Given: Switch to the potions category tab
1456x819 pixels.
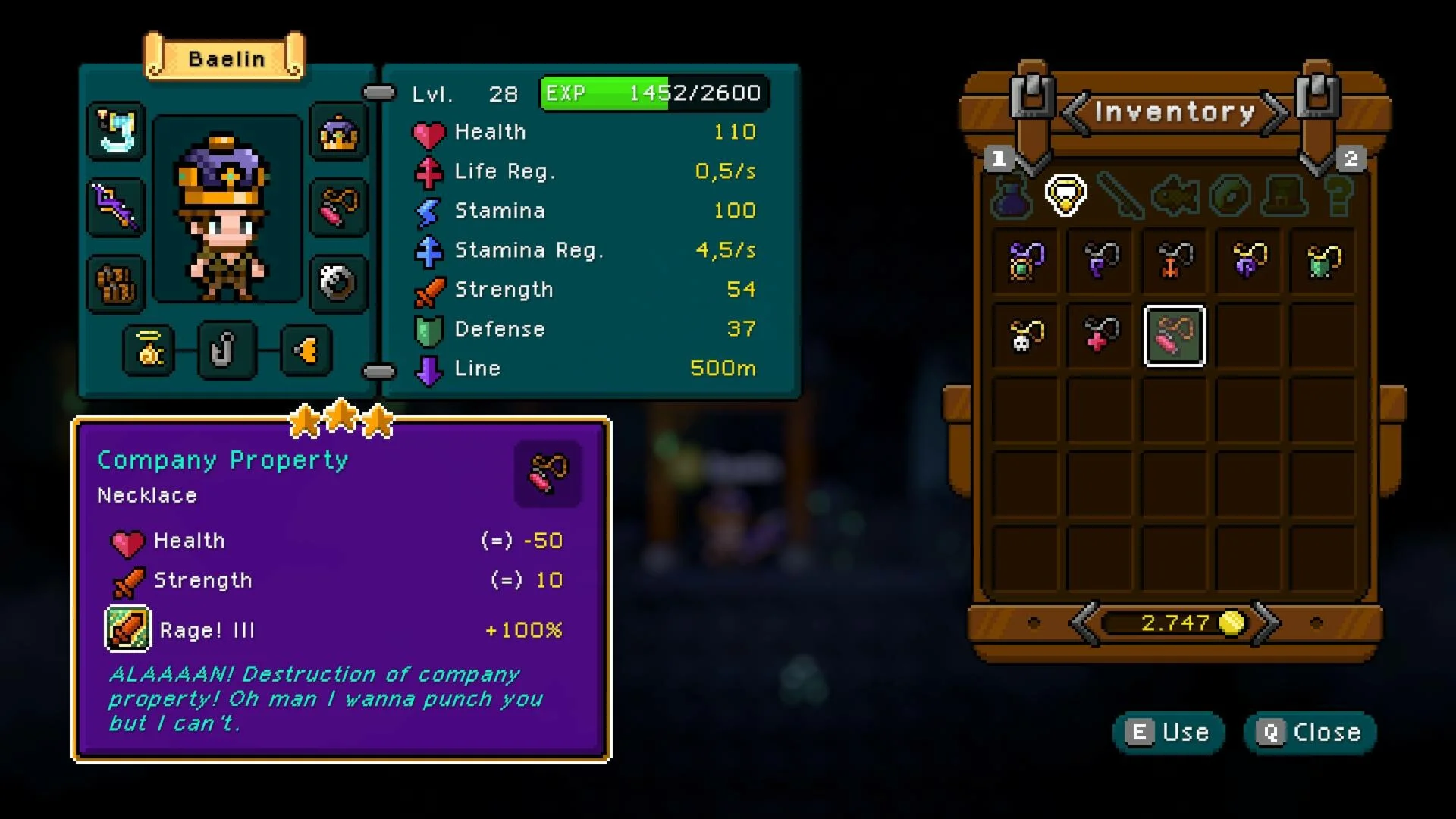Looking at the screenshot, I should click(x=1012, y=196).
